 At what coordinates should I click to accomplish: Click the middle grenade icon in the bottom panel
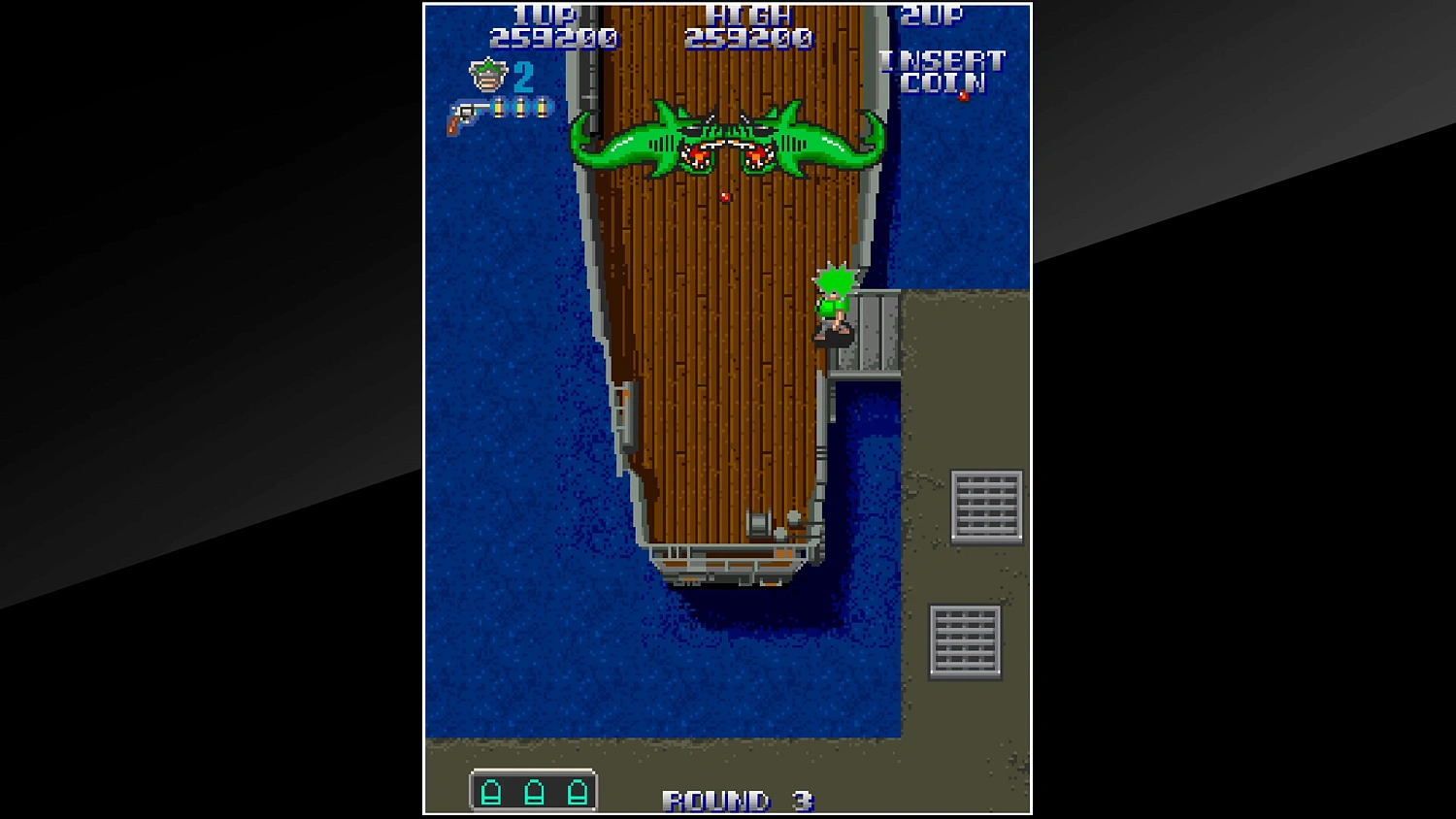click(533, 793)
